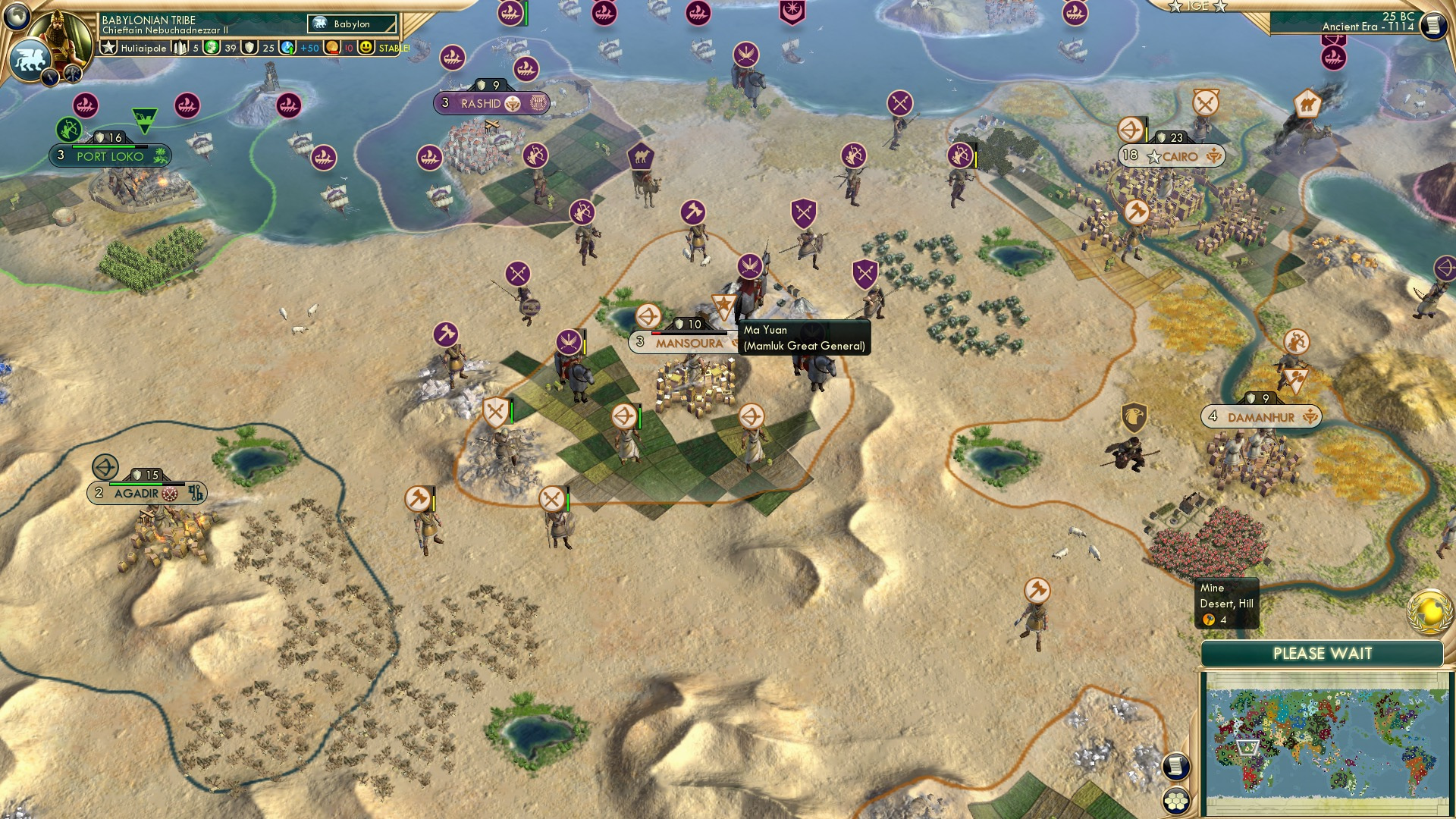
Task: Click the small globe icon above the leader portrait
Action: 16,17
